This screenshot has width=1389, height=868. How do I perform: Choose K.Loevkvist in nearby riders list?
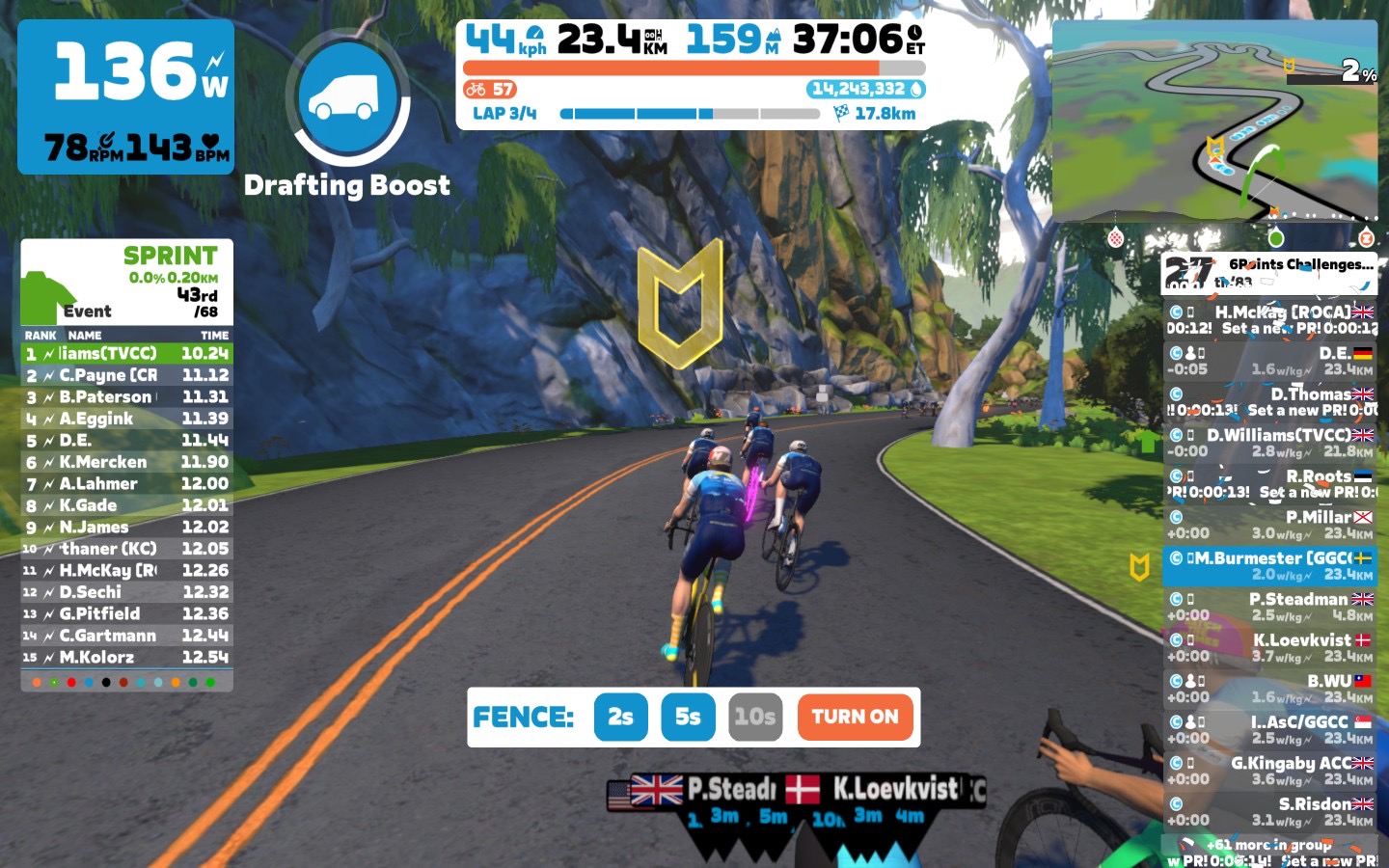(x=1269, y=647)
